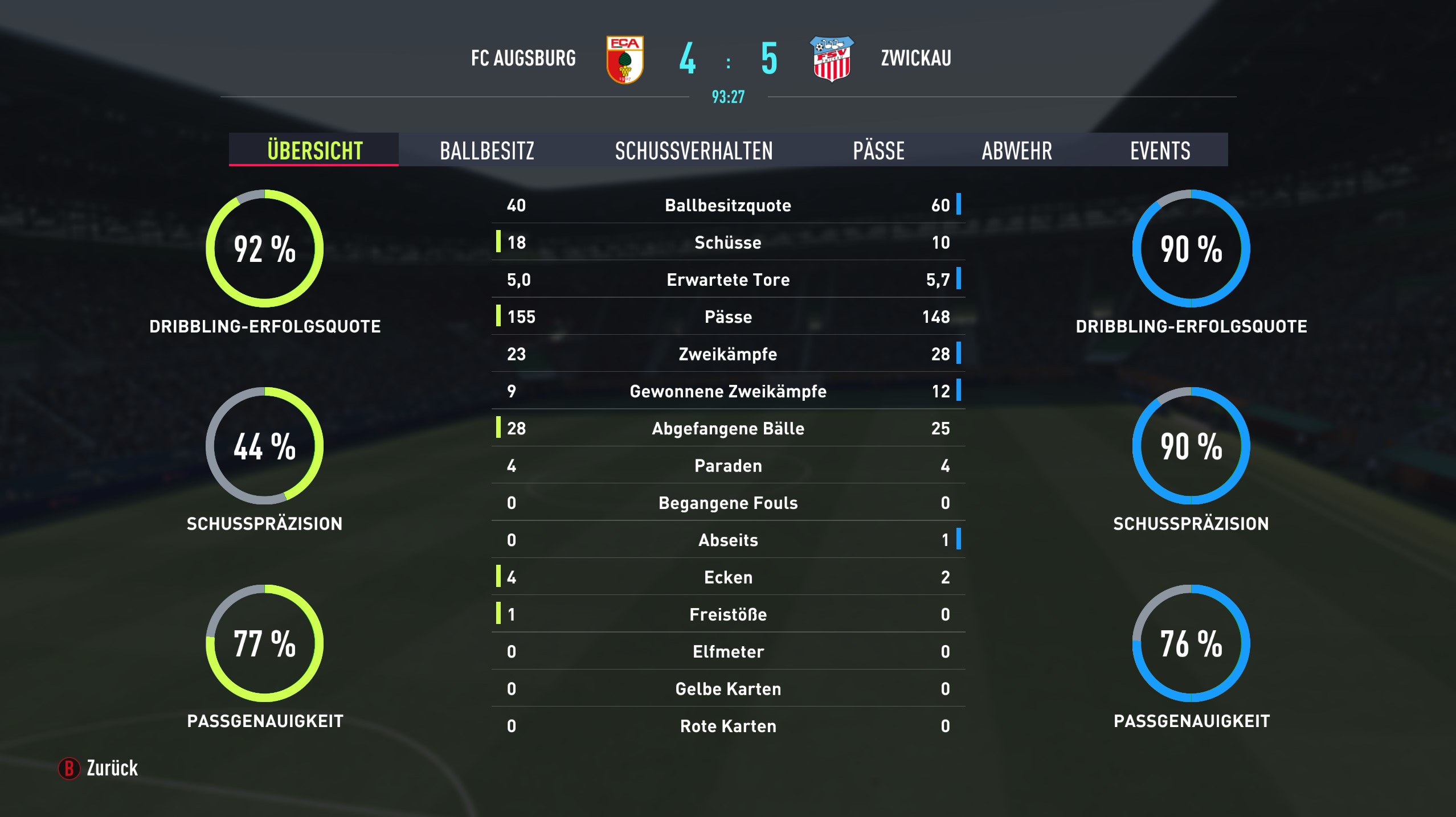This screenshot has width=1456, height=817.
Task: Select the Übersicht tab
Action: [314, 150]
